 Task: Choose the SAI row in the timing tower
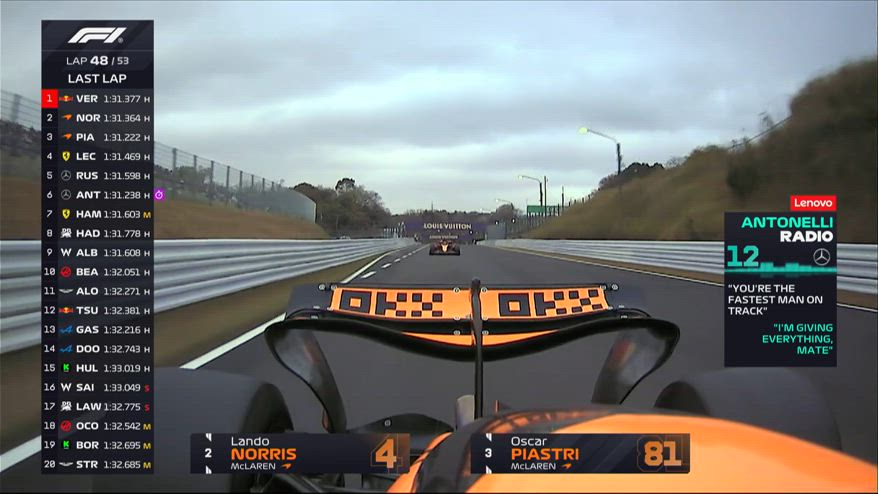pos(97,387)
